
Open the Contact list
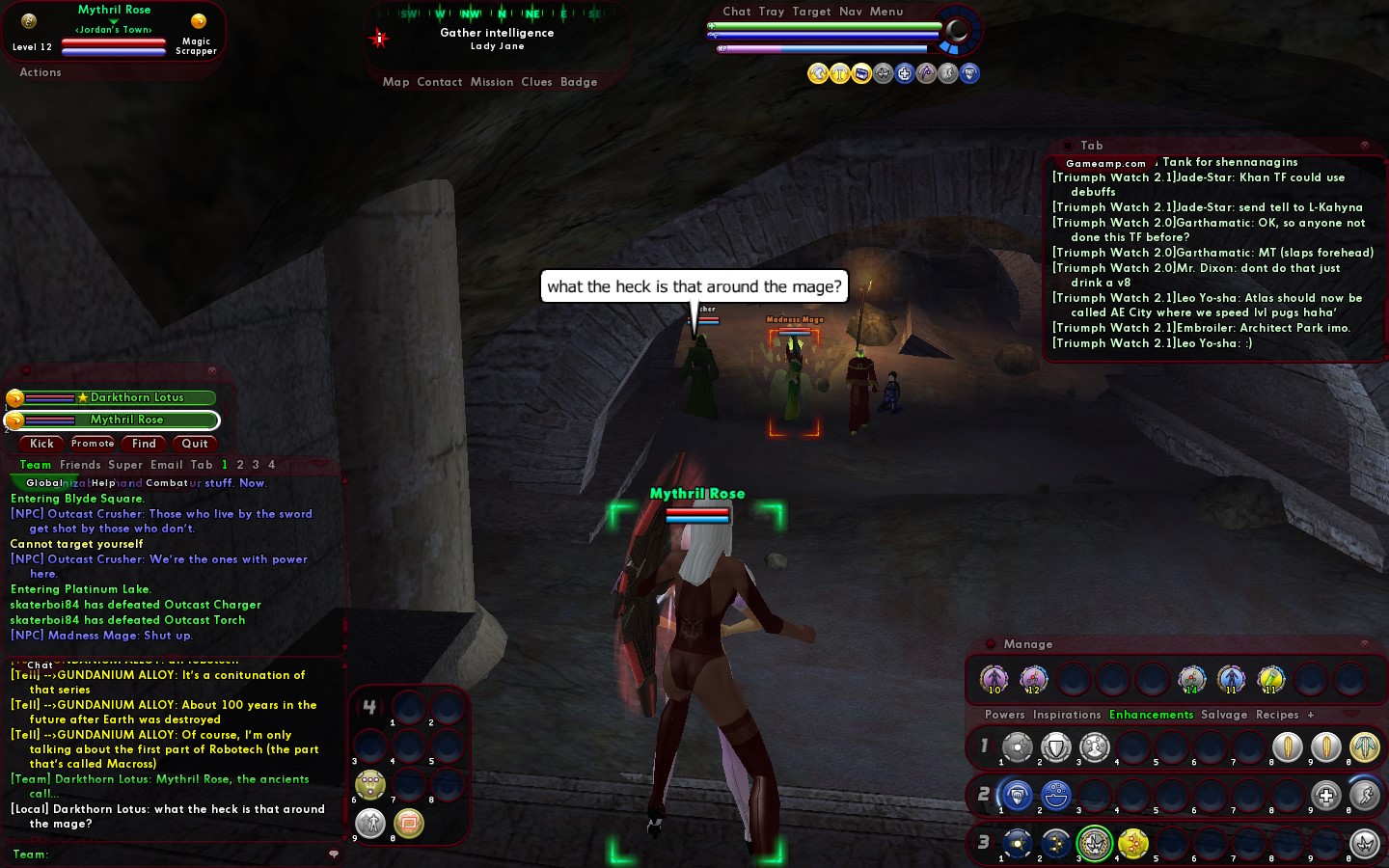tap(440, 82)
